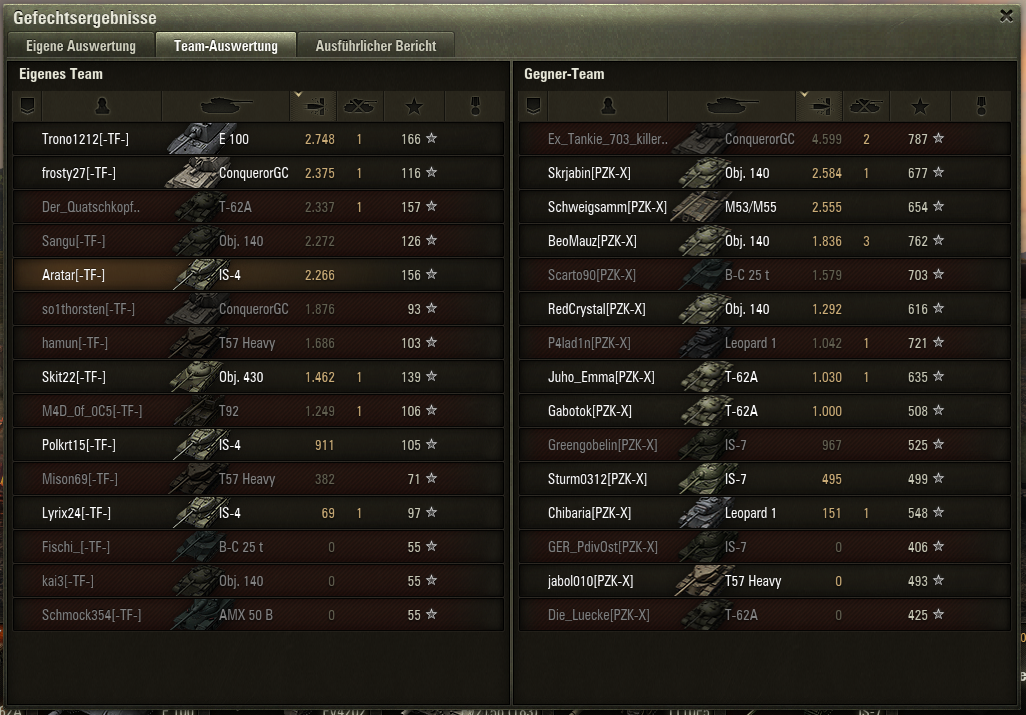Viewport: 1026px width, 715px height.
Task: Select Ex_Tankie_703_killer enemy row
Action: click(608, 139)
